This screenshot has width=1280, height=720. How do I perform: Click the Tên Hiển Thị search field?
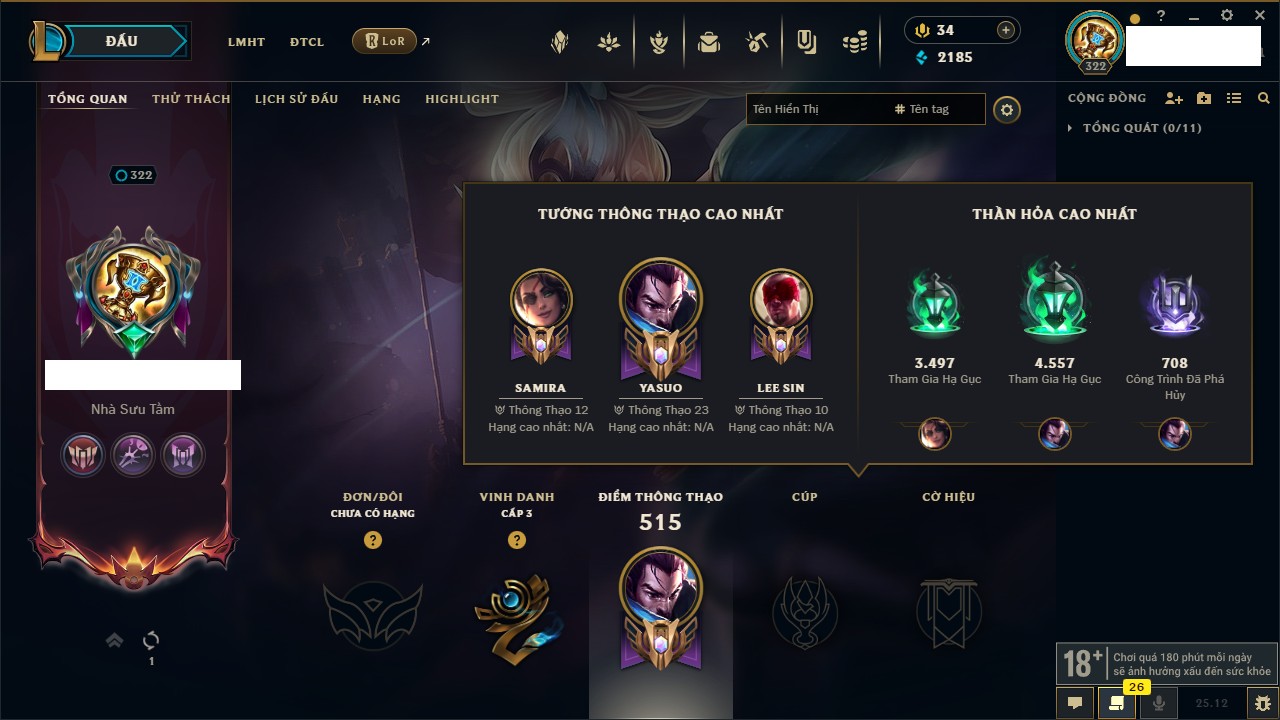pos(815,109)
